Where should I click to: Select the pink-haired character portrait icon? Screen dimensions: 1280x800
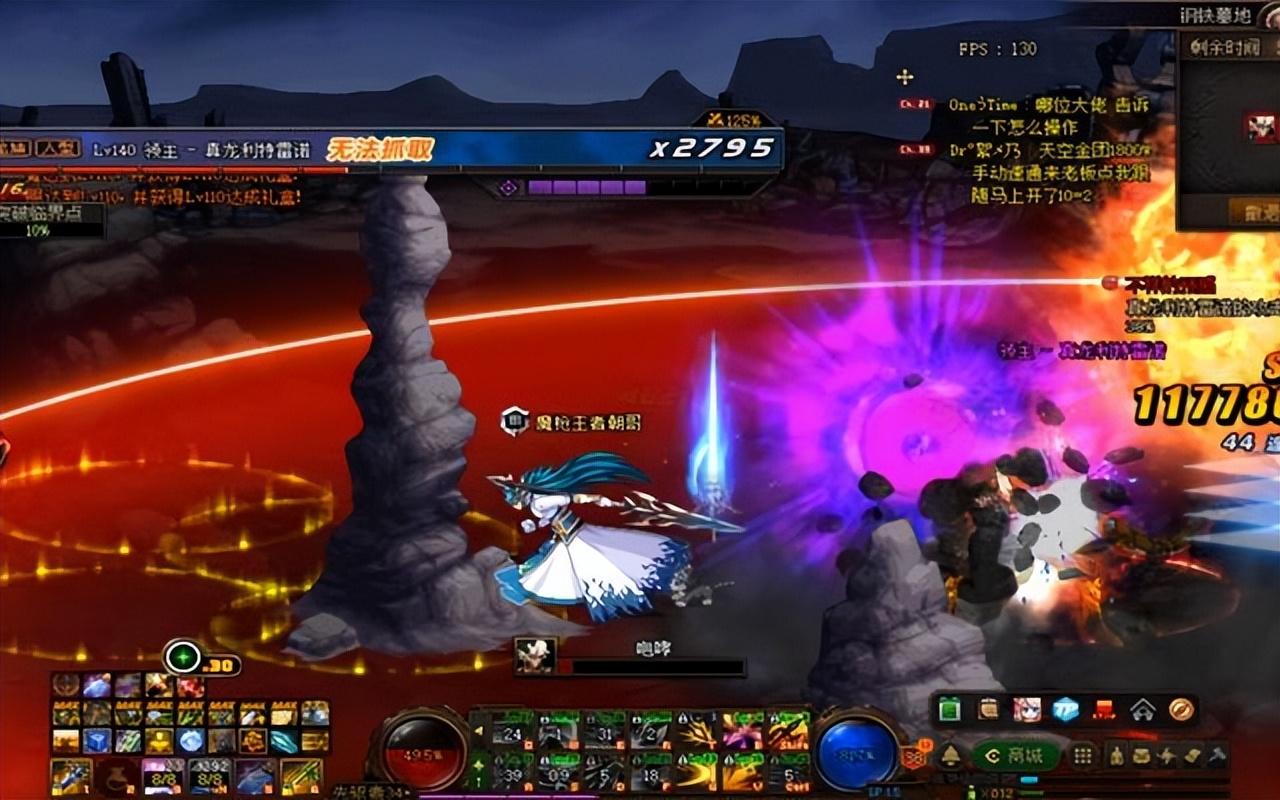point(1027,709)
